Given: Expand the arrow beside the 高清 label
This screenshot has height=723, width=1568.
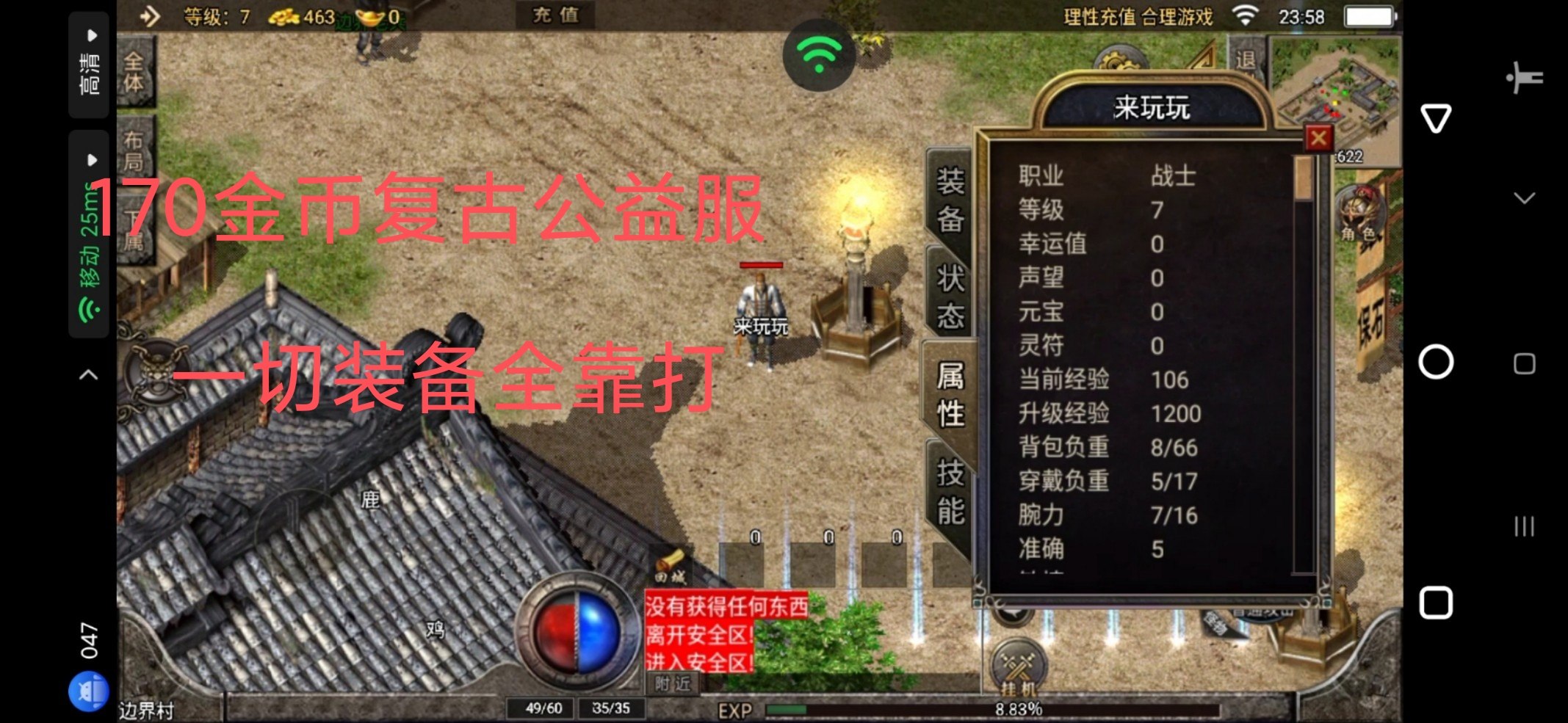Looking at the screenshot, I should click(91, 36).
